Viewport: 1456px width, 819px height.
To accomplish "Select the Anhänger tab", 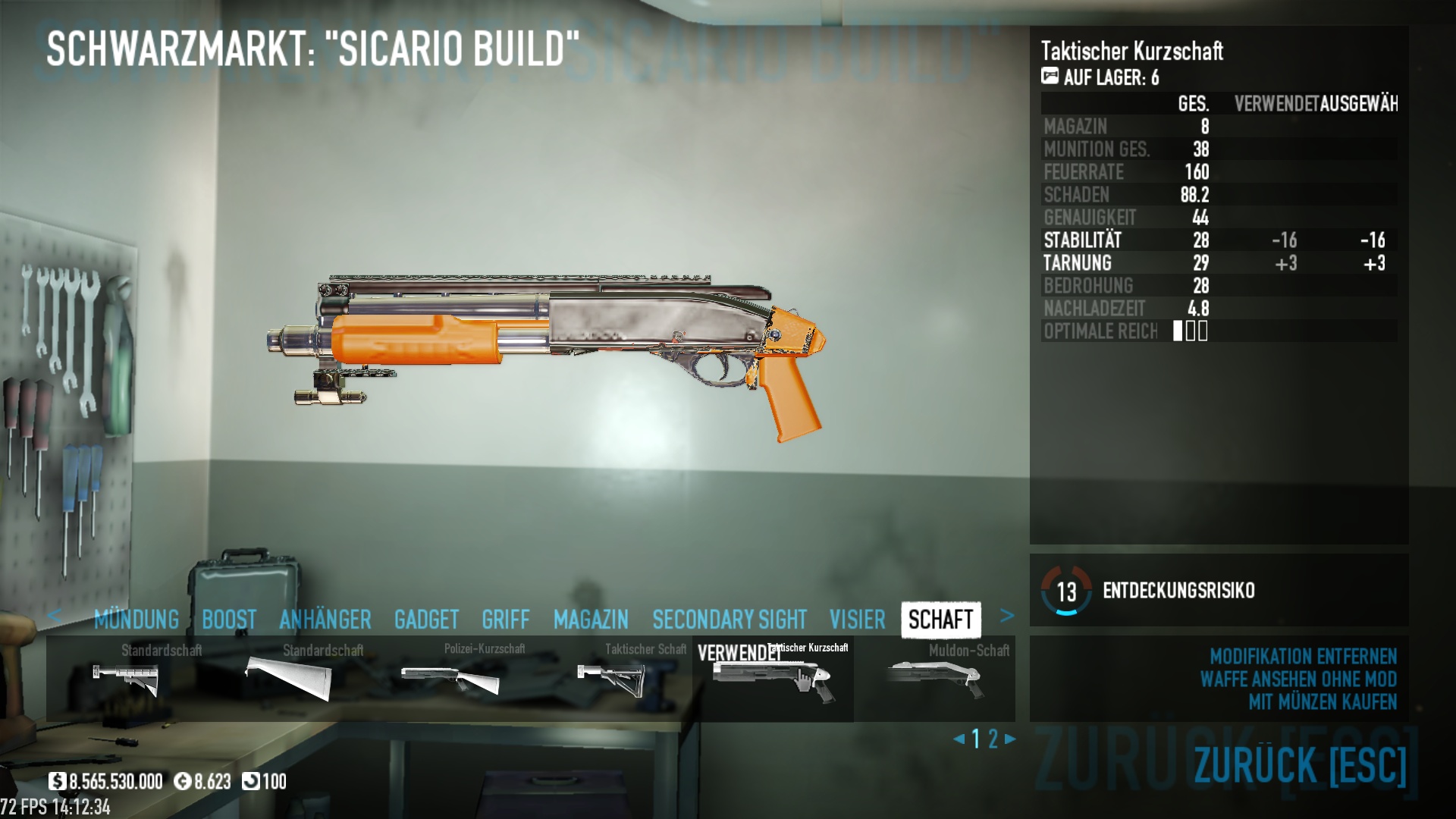I will tap(325, 620).
